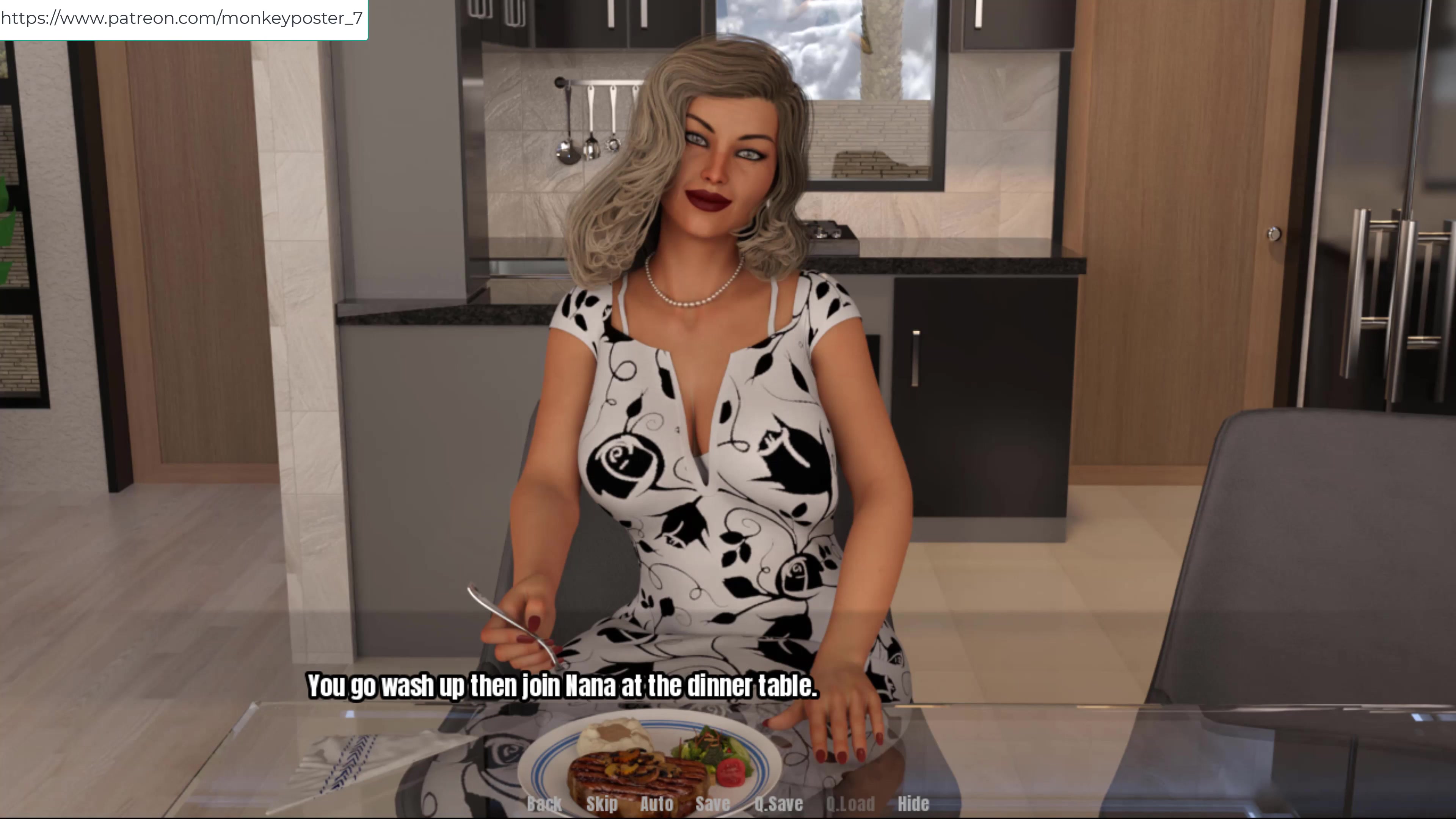The width and height of the screenshot is (1456, 819).
Task: Quick save progress with Q.Save
Action: (x=778, y=803)
